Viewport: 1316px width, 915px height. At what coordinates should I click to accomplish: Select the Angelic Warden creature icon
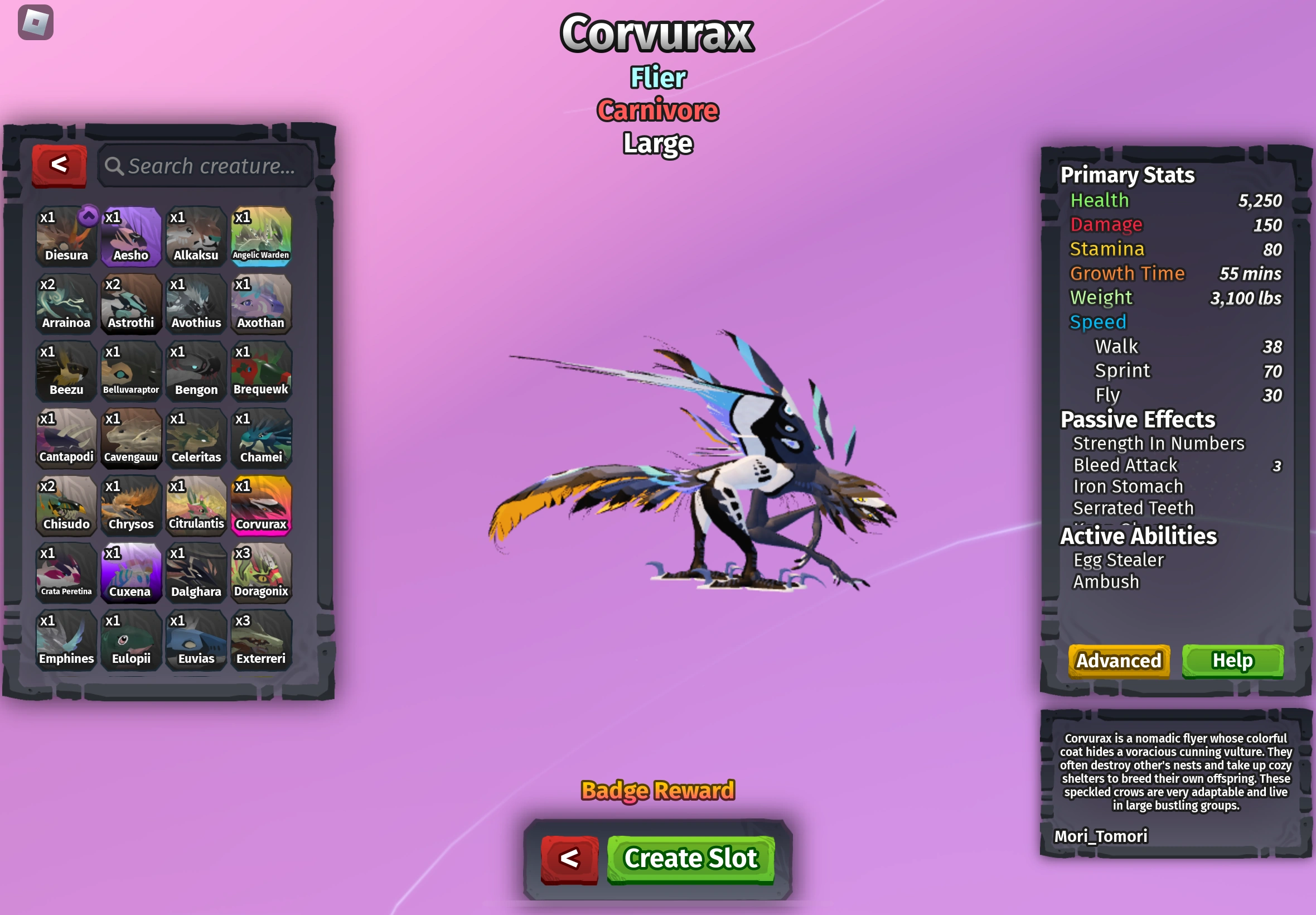(262, 235)
